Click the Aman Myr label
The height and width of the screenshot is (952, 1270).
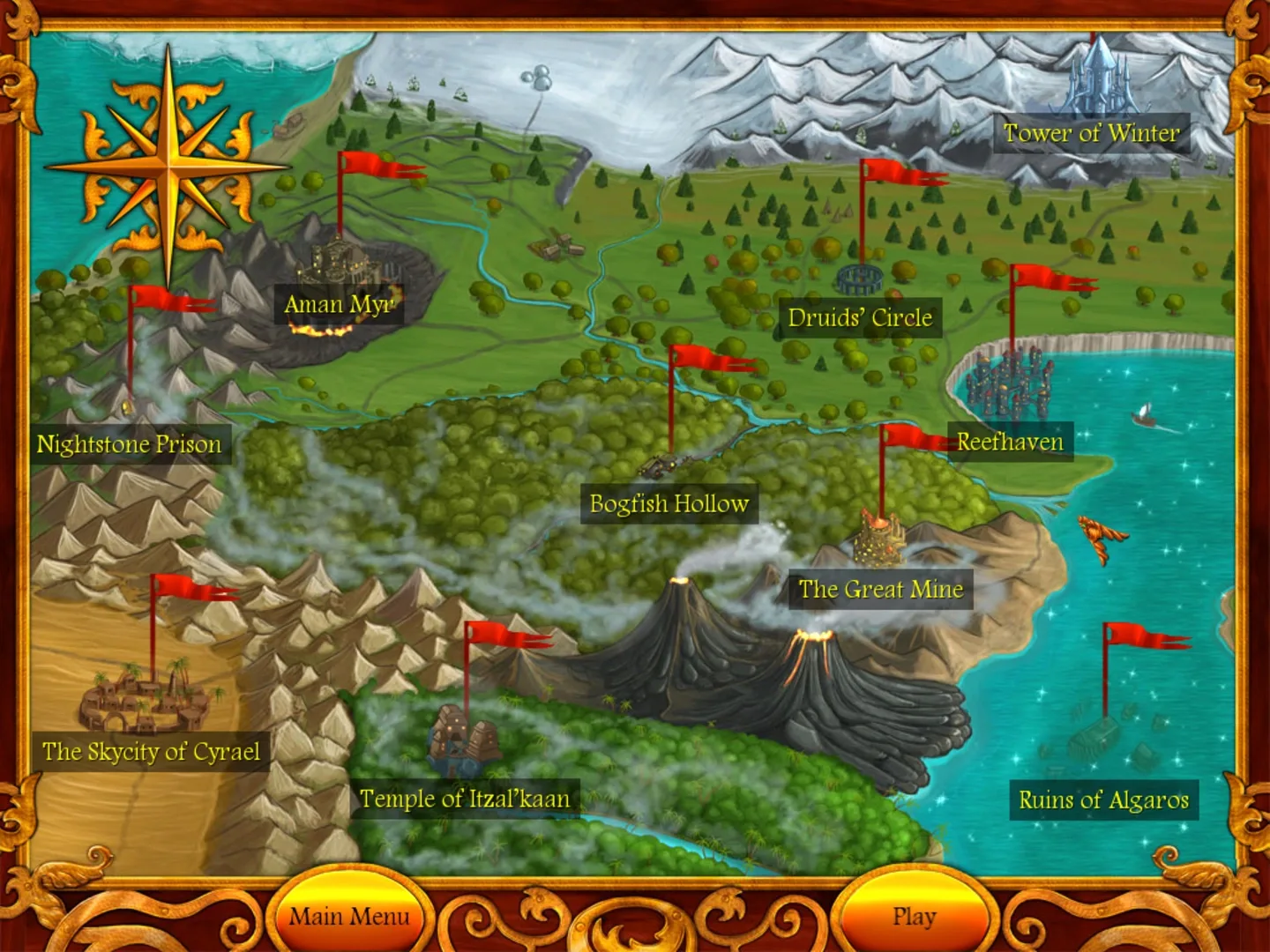click(x=340, y=304)
